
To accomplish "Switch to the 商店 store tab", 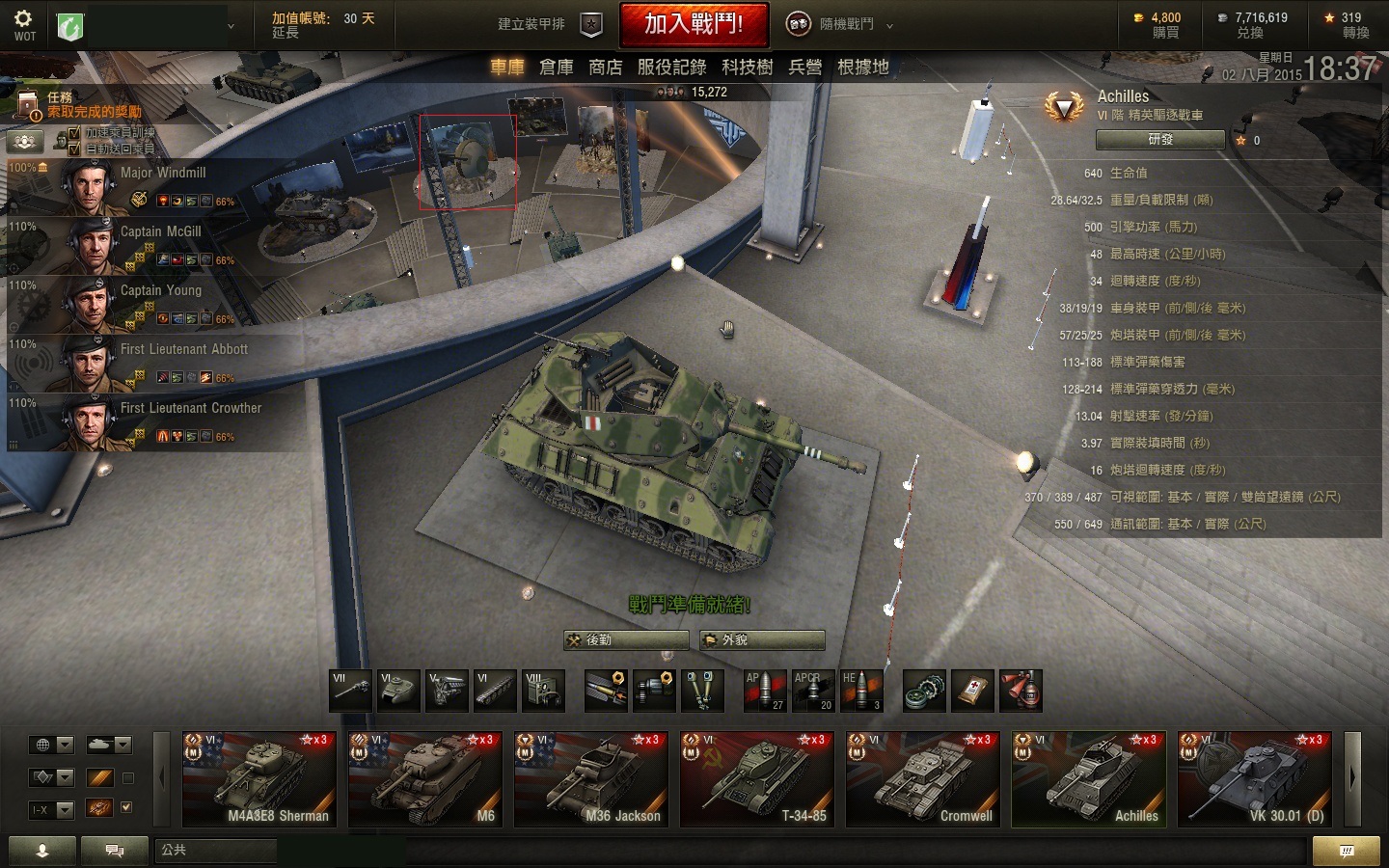I will [606, 67].
